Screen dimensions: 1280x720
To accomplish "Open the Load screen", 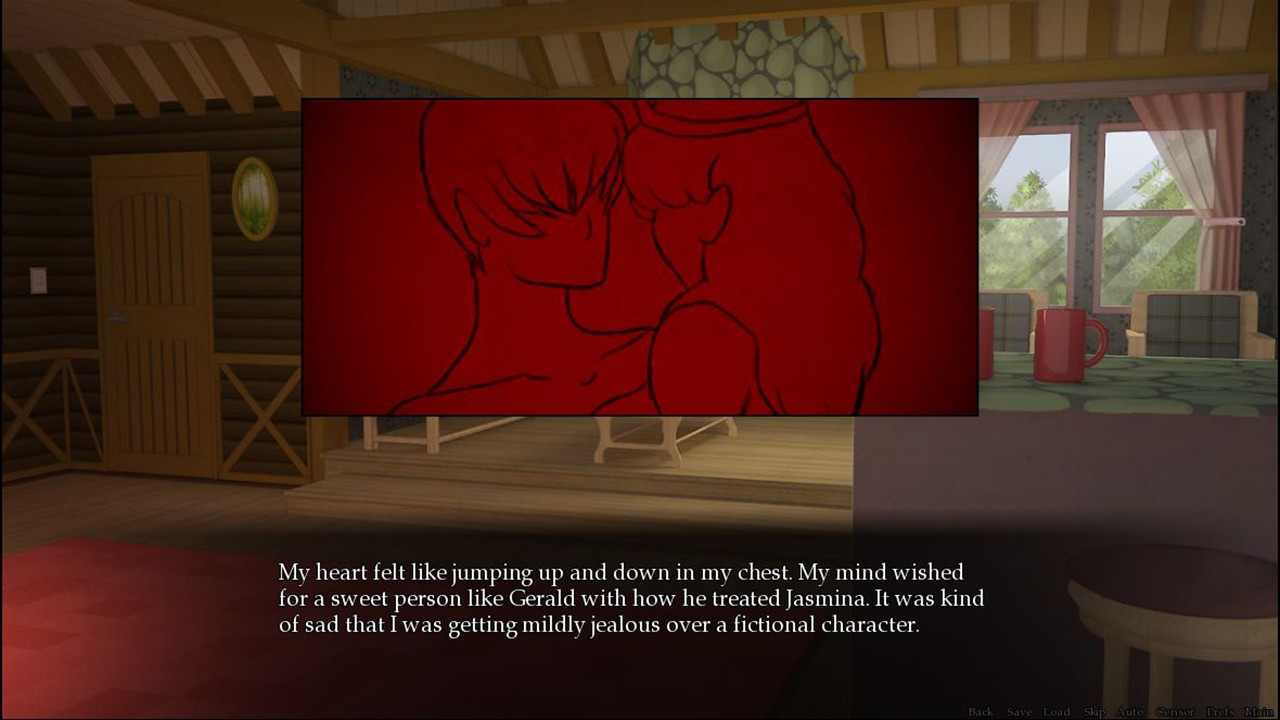I will click(1056, 712).
